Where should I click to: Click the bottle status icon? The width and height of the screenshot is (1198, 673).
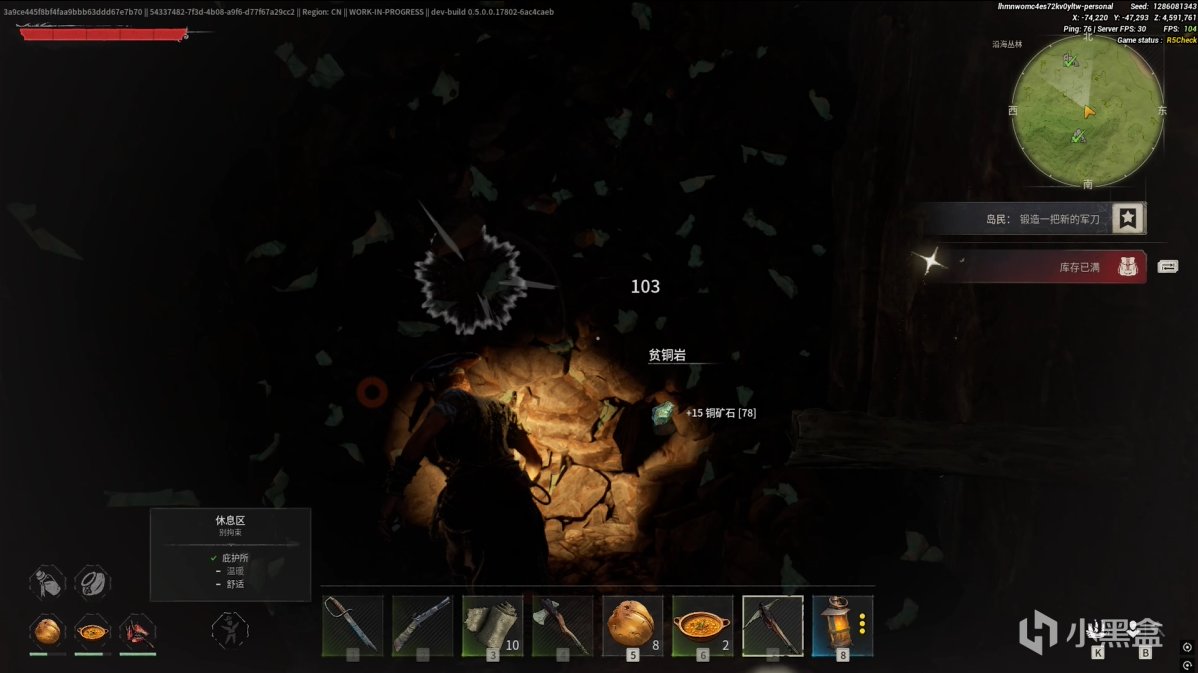[47, 582]
